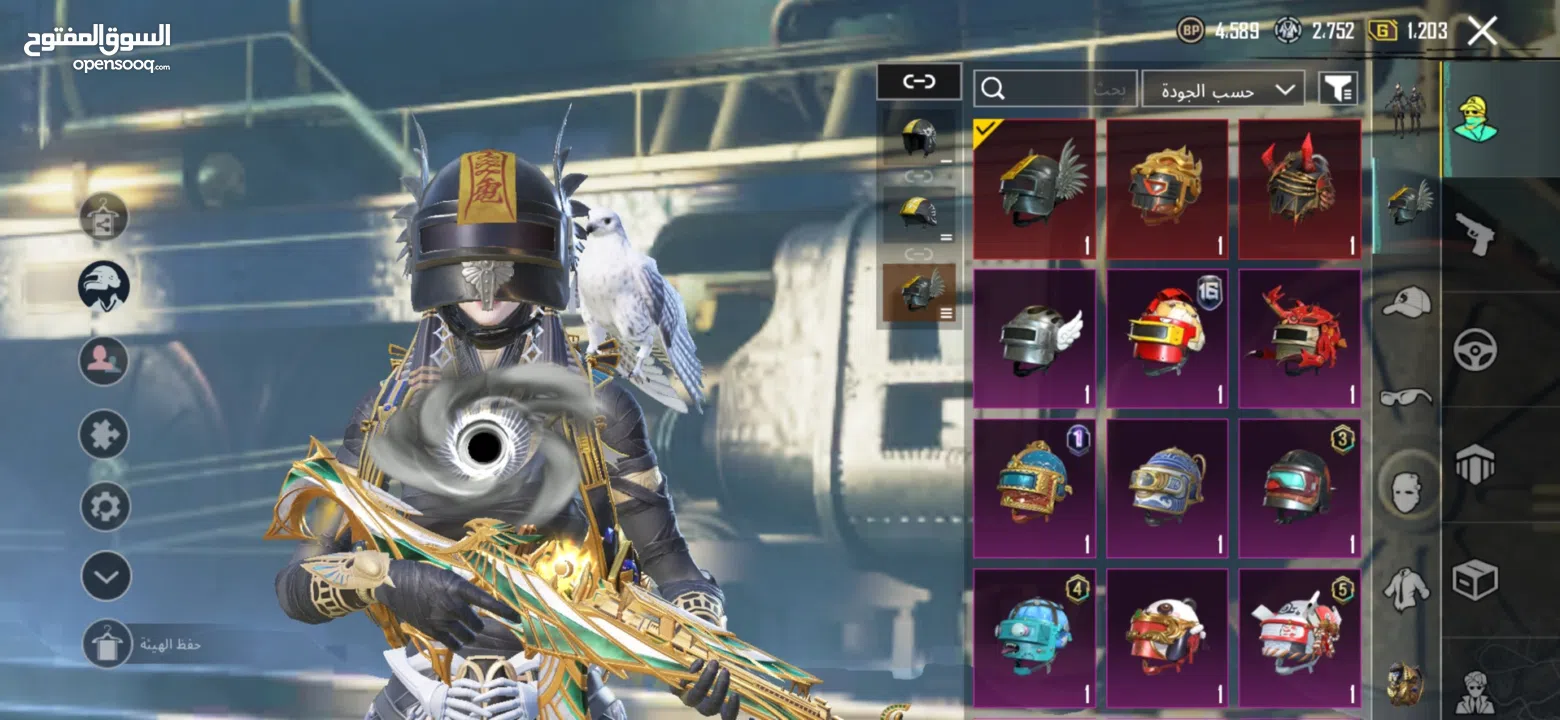This screenshot has width=1560, height=720.
Task: Open the sort-by-quality dropdown
Action: pyautogui.click(x=1223, y=90)
